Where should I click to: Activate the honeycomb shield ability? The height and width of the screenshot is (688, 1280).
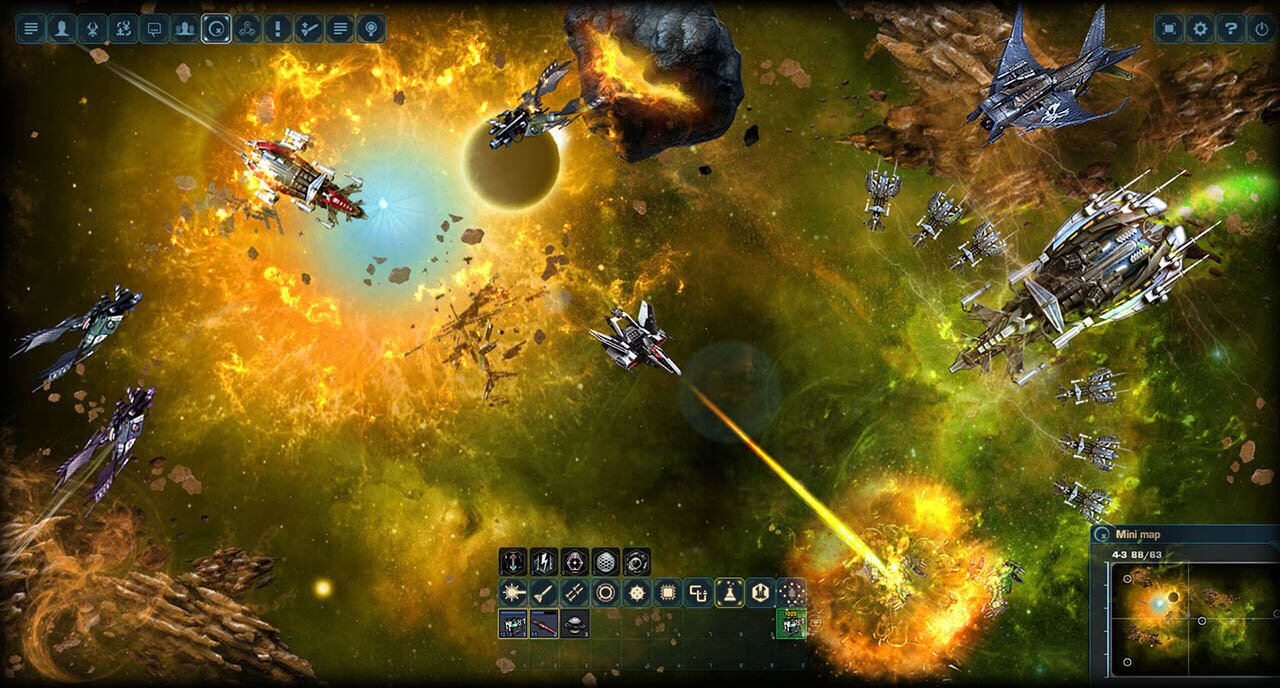tap(606, 562)
